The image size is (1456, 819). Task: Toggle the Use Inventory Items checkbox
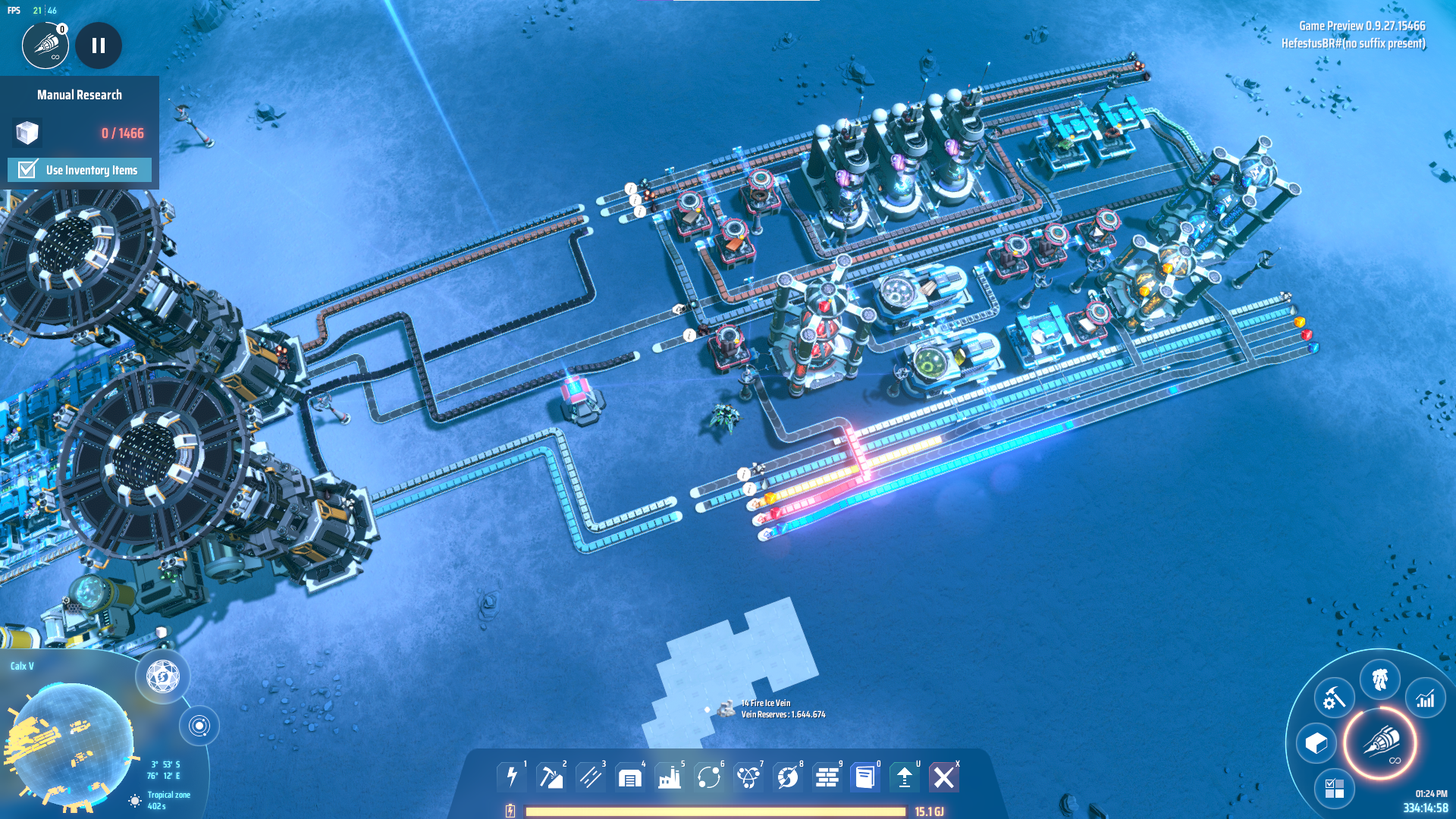click(28, 169)
